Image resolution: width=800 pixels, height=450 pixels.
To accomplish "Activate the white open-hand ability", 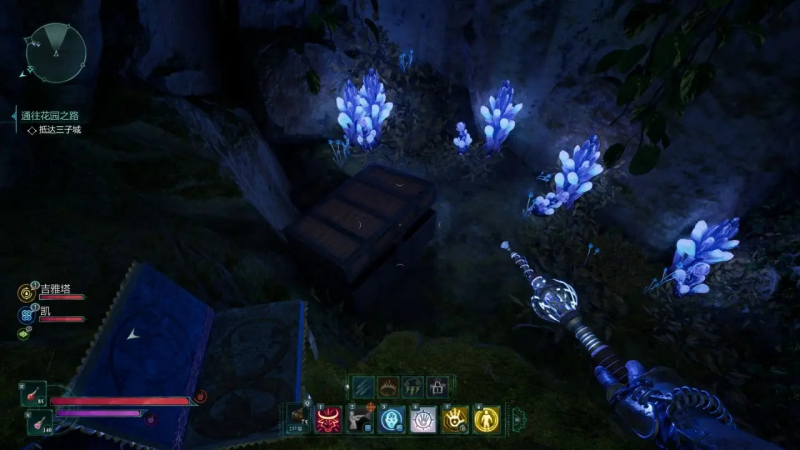I will tap(424, 419).
